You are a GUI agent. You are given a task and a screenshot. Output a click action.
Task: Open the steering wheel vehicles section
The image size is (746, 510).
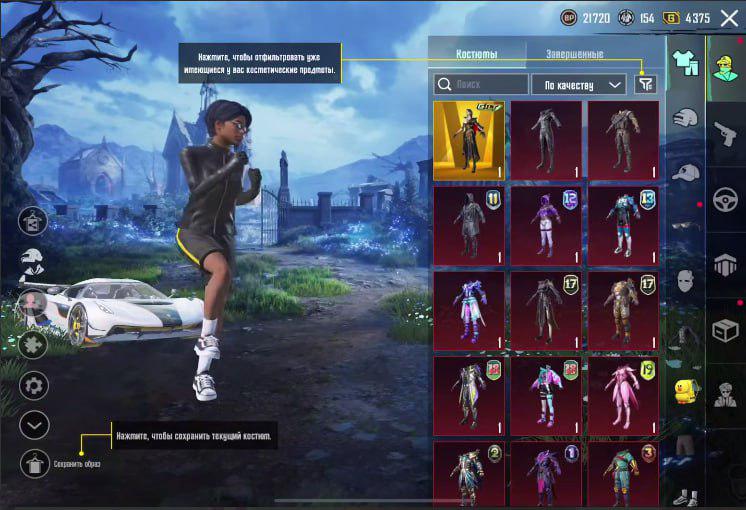click(725, 199)
